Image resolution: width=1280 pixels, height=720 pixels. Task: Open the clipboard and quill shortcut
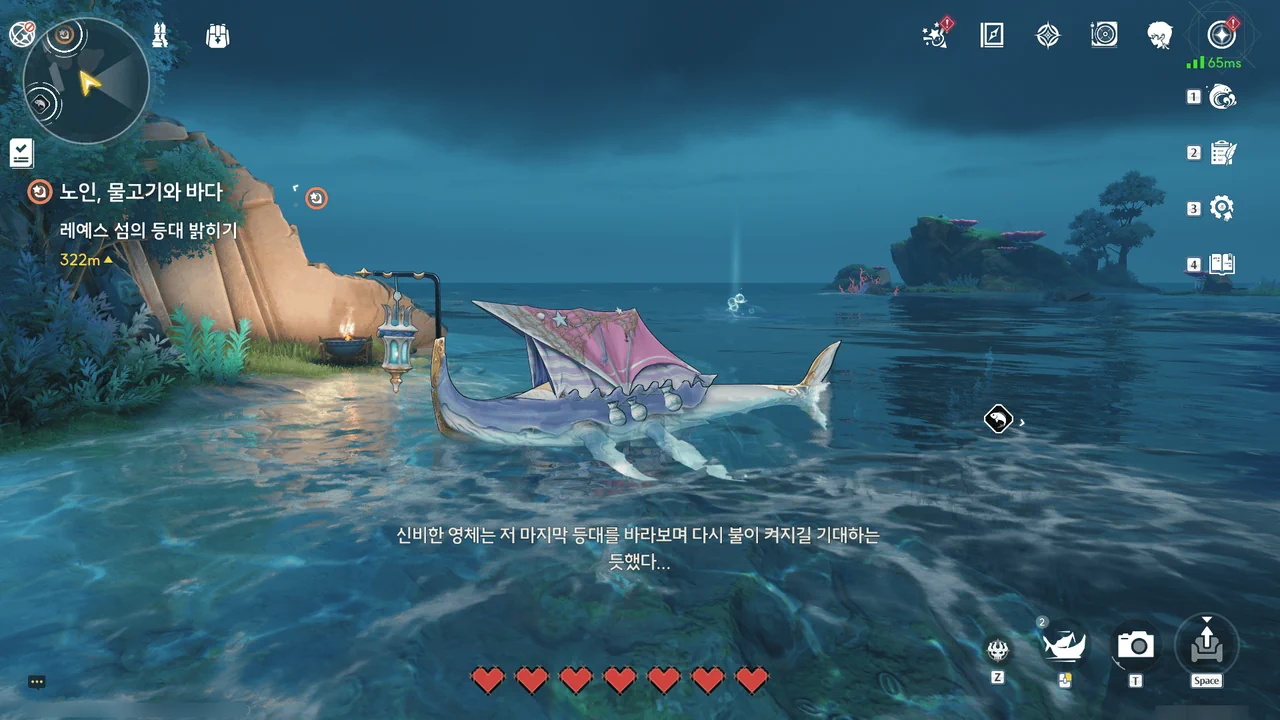pyautogui.click(x=1222, y=153)
